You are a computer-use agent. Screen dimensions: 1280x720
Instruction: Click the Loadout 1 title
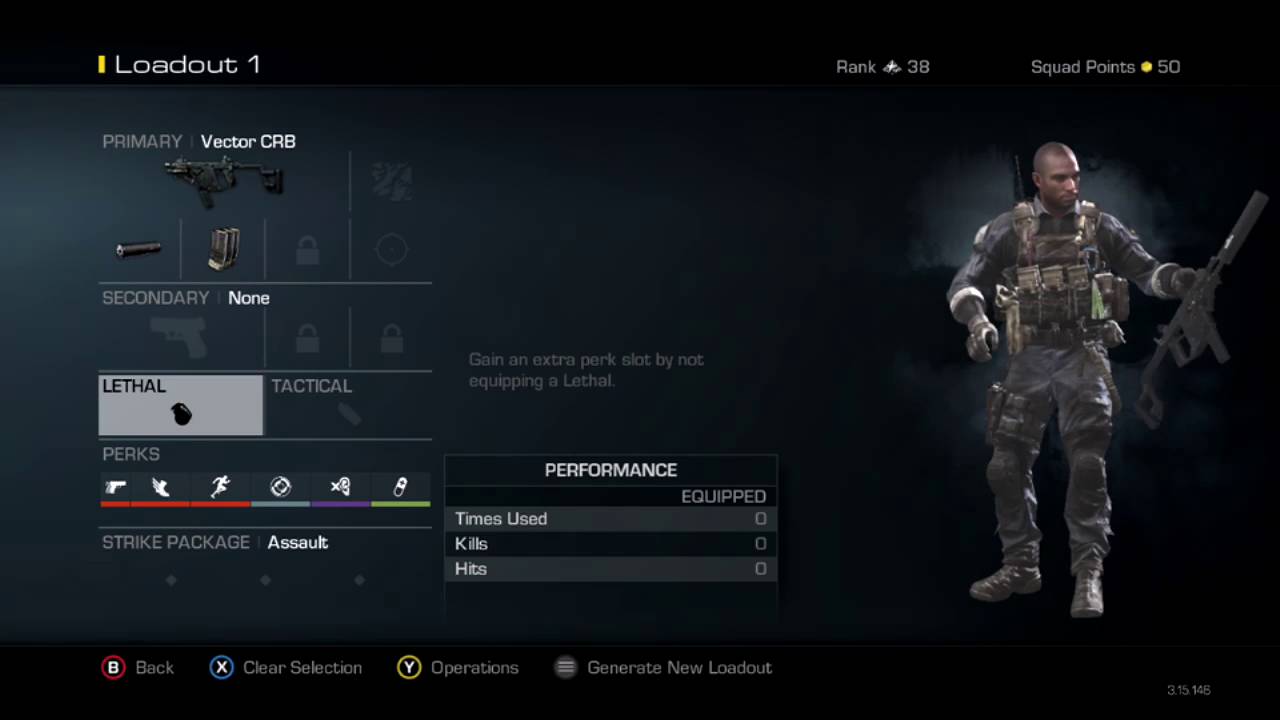pos(187,65)
